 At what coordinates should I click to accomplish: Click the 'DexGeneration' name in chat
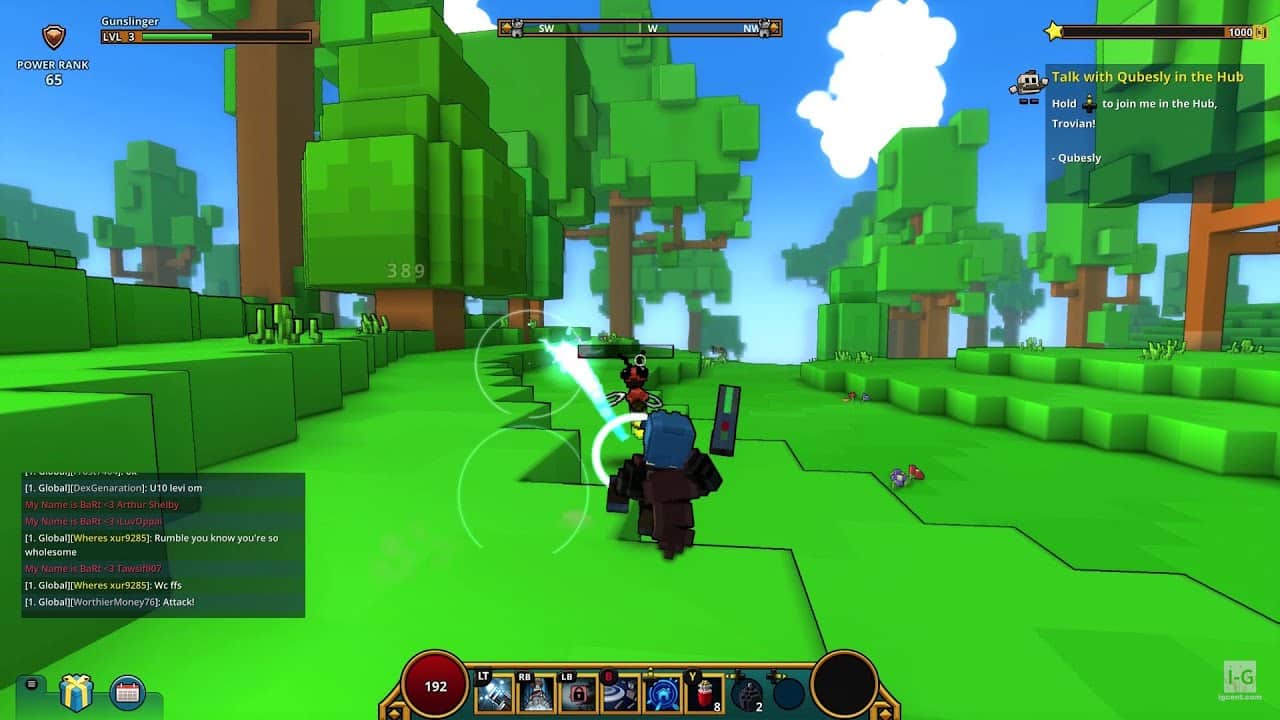(x=106, y=487)
